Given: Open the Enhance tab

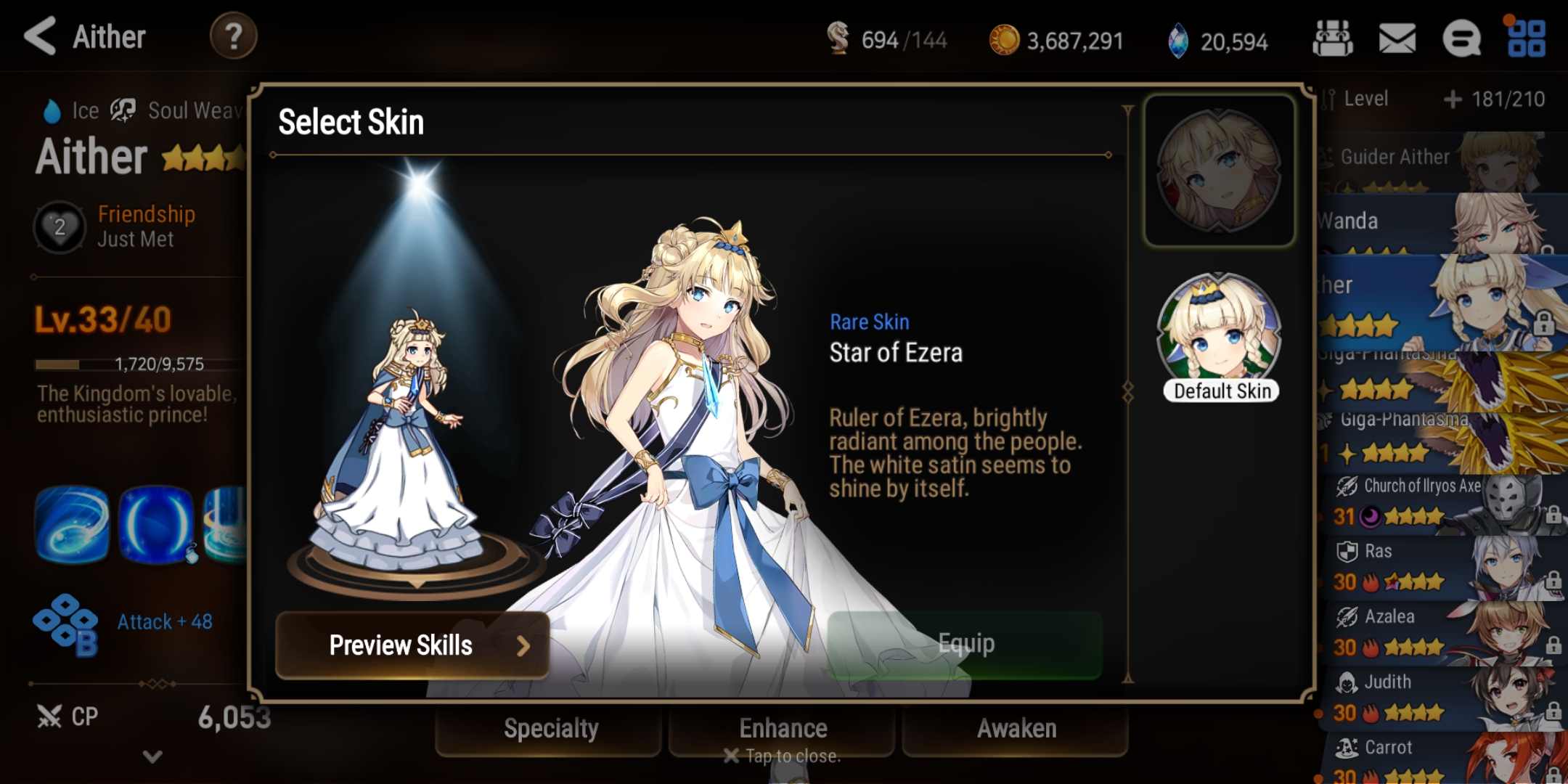Looking at the screenshot, I should (x=783, y=729).
